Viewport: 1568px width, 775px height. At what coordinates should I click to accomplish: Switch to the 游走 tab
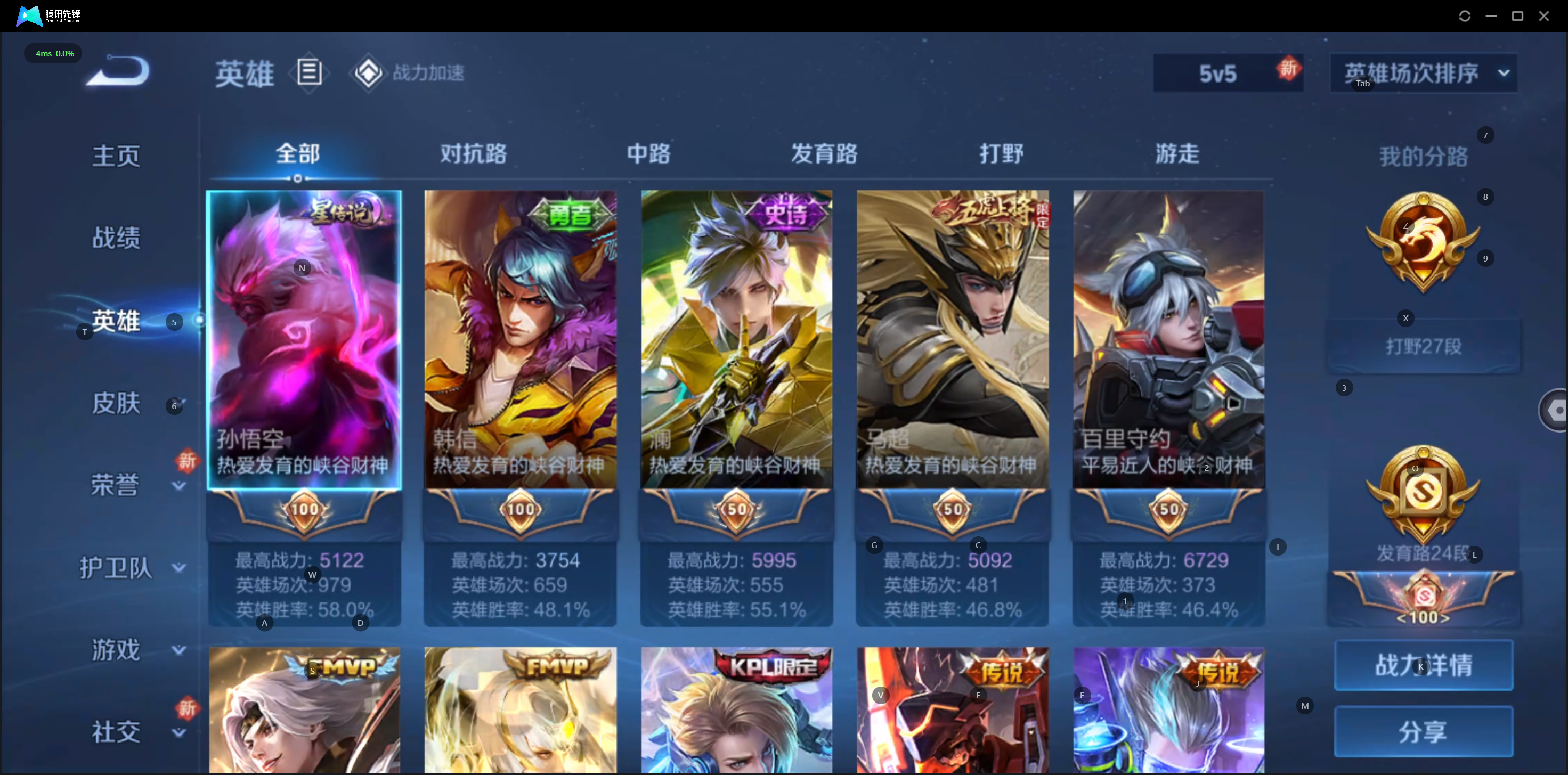[1176, 154]
